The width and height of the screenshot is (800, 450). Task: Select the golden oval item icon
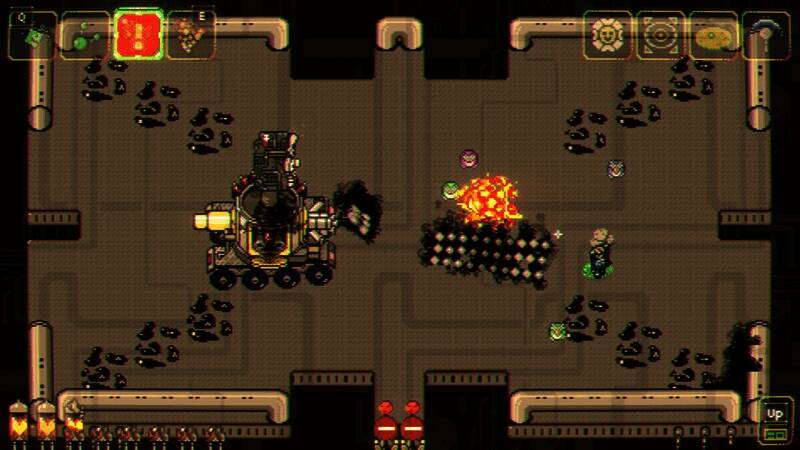[713, 35]
